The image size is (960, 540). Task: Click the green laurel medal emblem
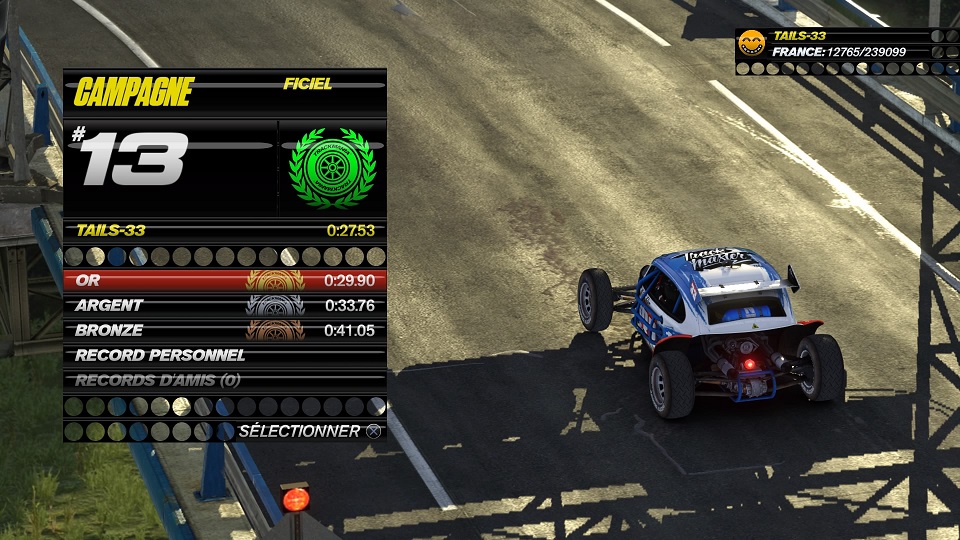coord(331,168)
